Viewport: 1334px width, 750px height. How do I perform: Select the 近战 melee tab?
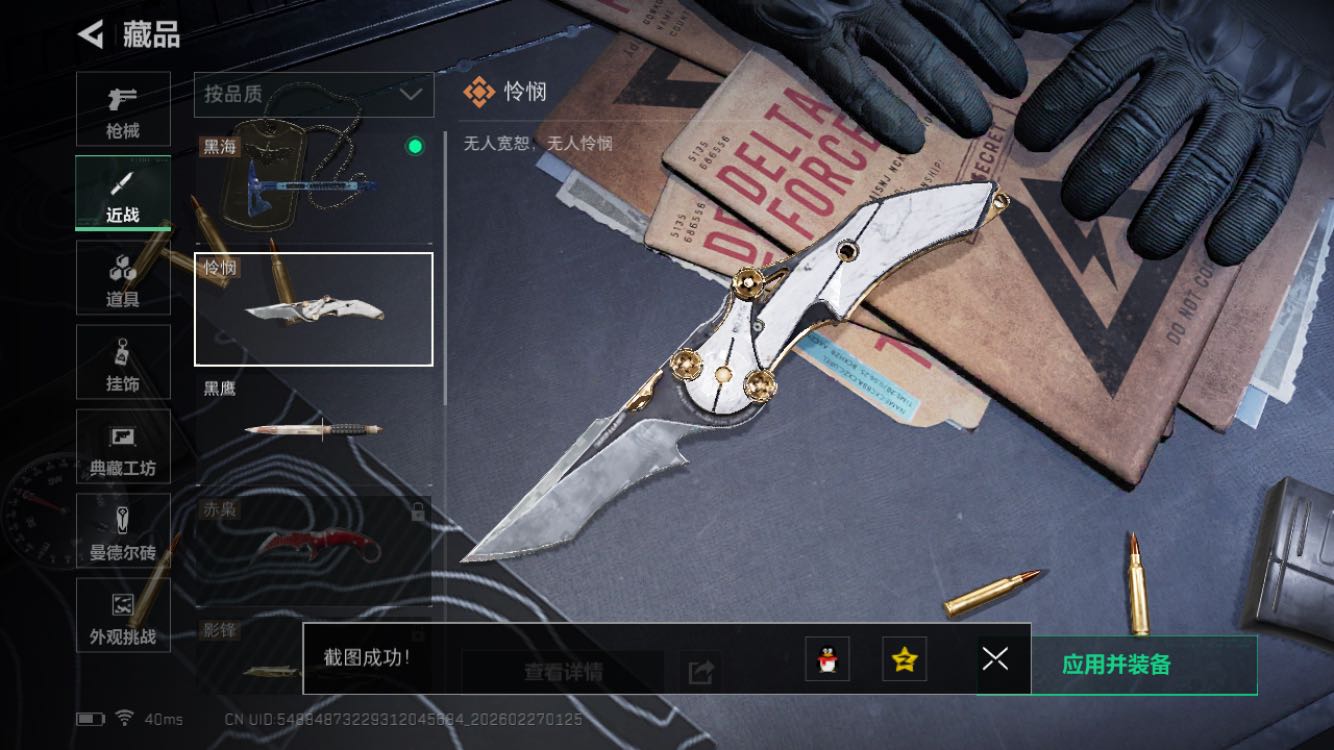point(123,194)
